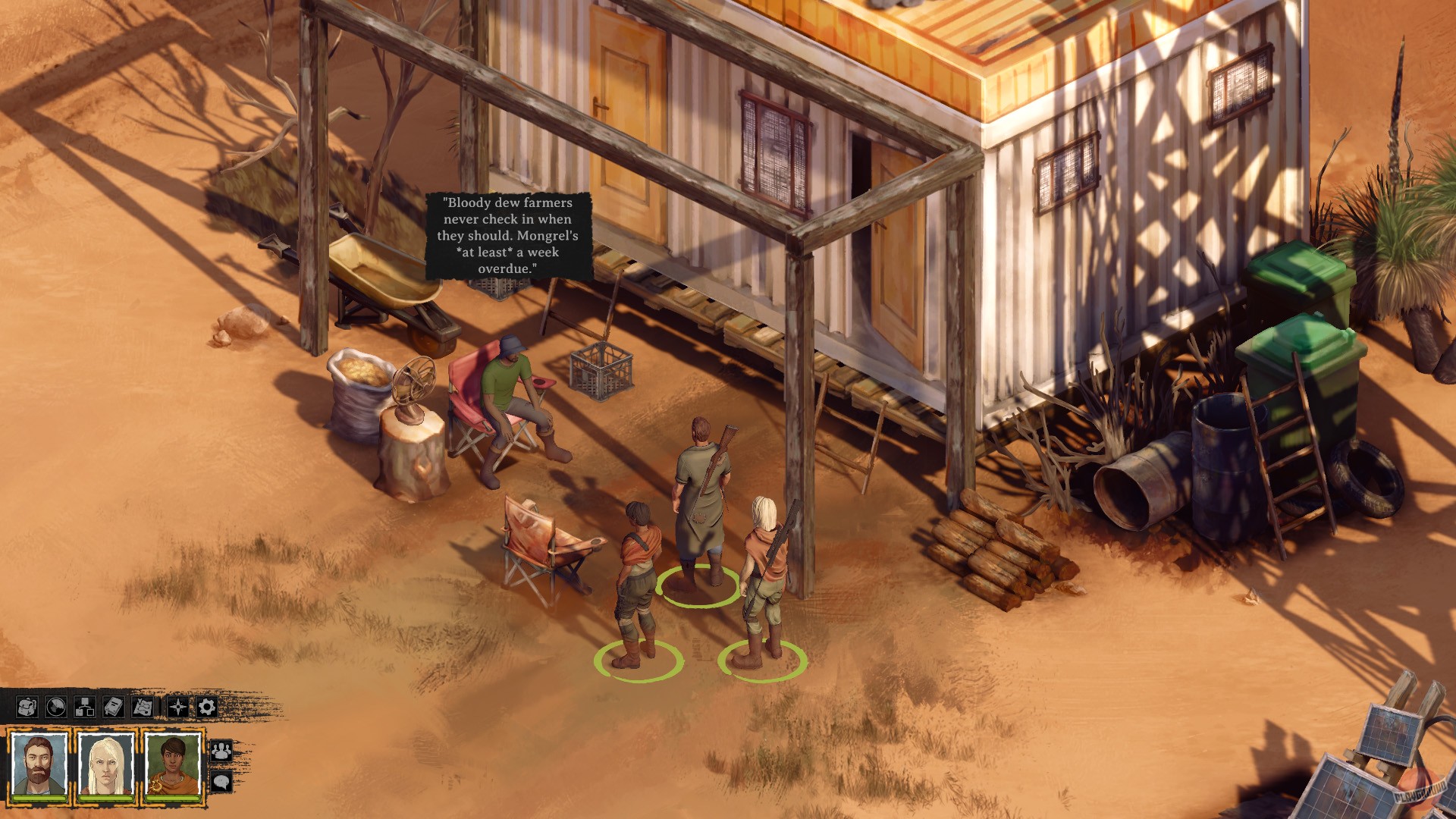Click the health bar below the blonde woman's portrait
The width and height of the screenshot is (1456, 819).
click(x=105, y=799)
